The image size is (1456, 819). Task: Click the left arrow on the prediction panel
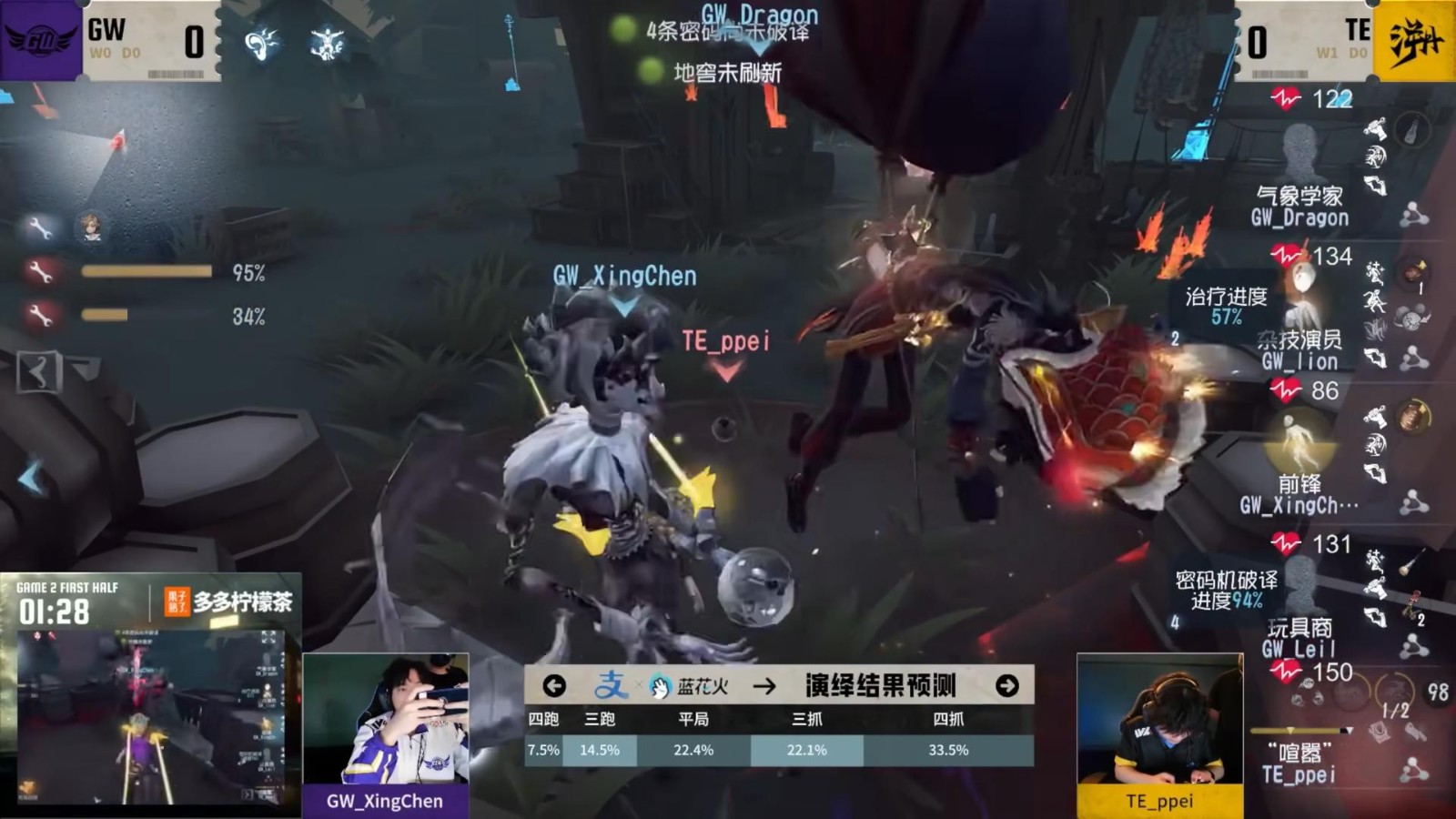pos(554,685)
